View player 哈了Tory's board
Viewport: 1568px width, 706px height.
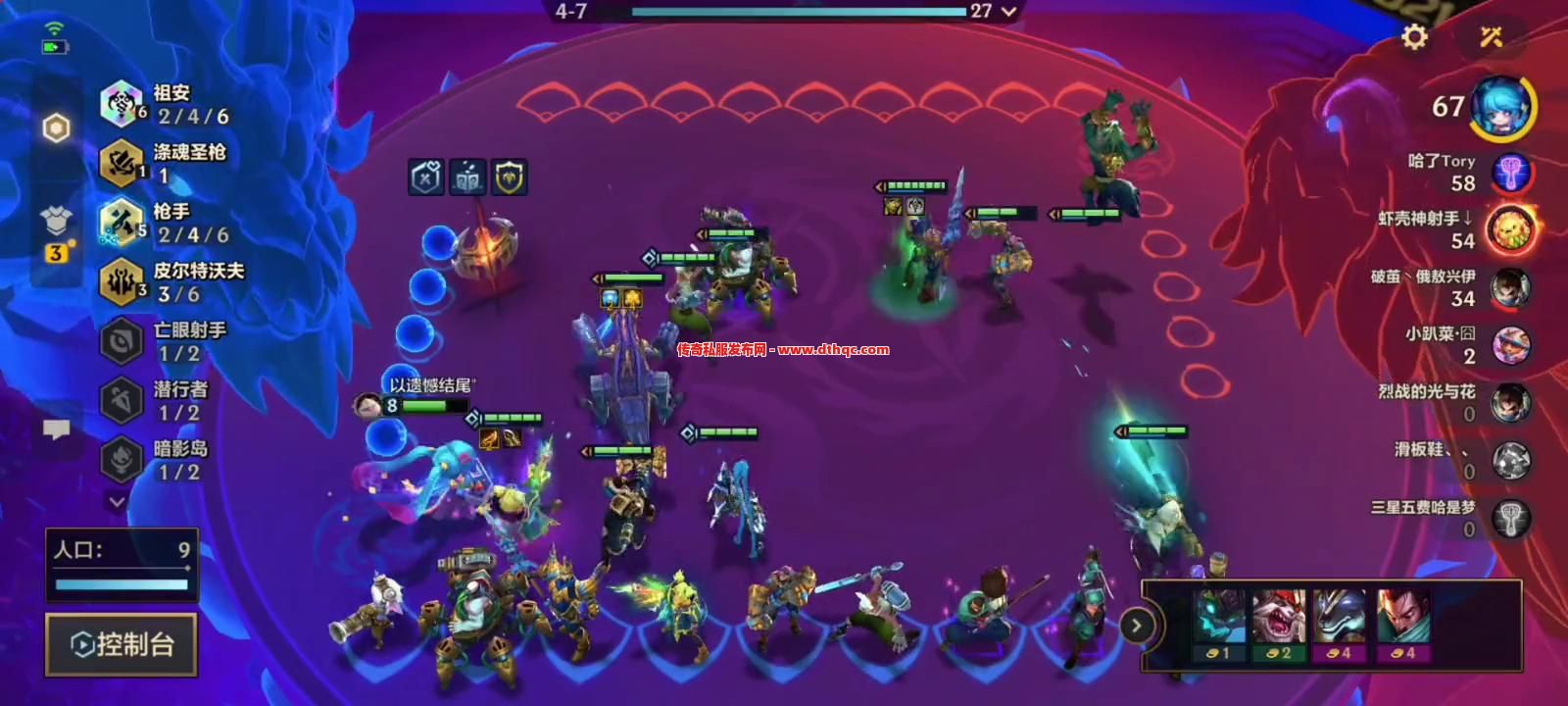(x=1511, y=173)
